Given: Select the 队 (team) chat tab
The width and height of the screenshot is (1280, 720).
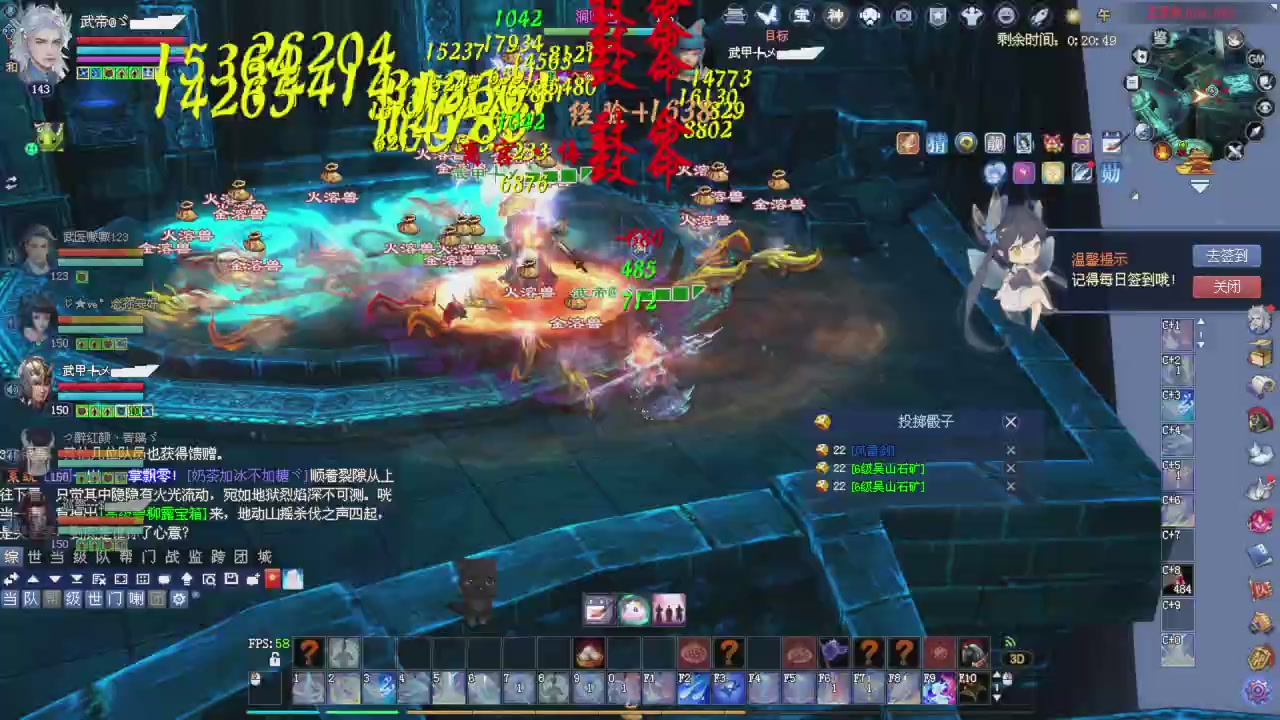Looking at the screenshot, I should pos(105,556).
